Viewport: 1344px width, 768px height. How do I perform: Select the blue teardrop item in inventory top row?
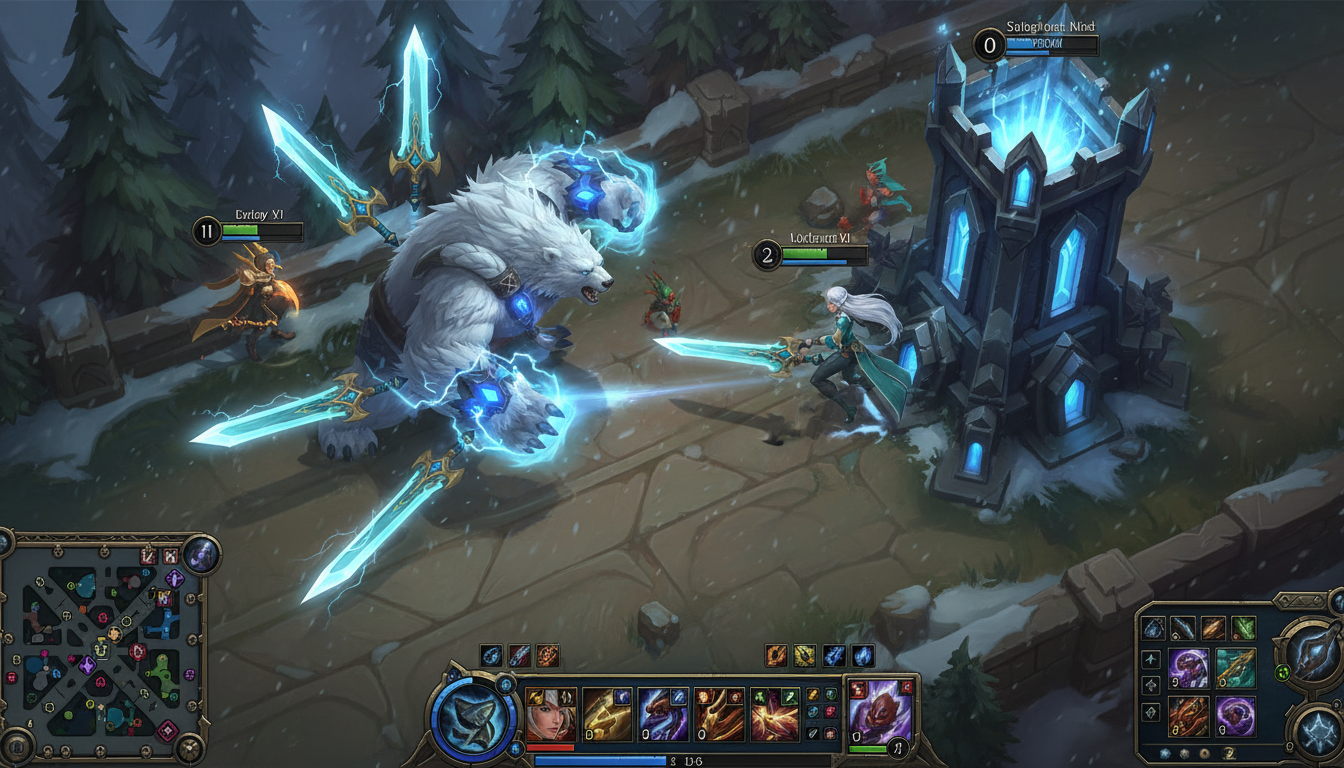click(x=1153, y=628)
